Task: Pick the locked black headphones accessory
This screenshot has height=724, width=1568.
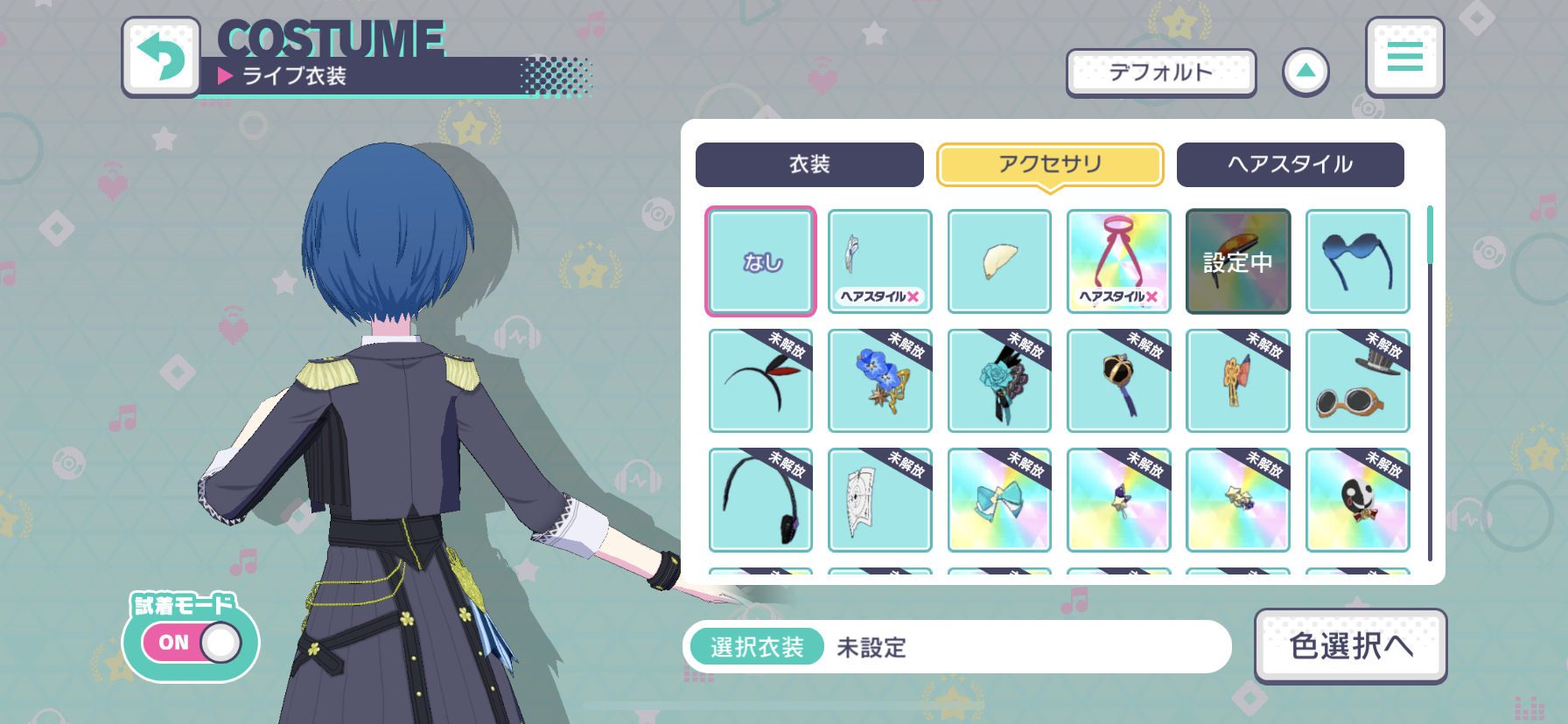Action: [760, 500]
